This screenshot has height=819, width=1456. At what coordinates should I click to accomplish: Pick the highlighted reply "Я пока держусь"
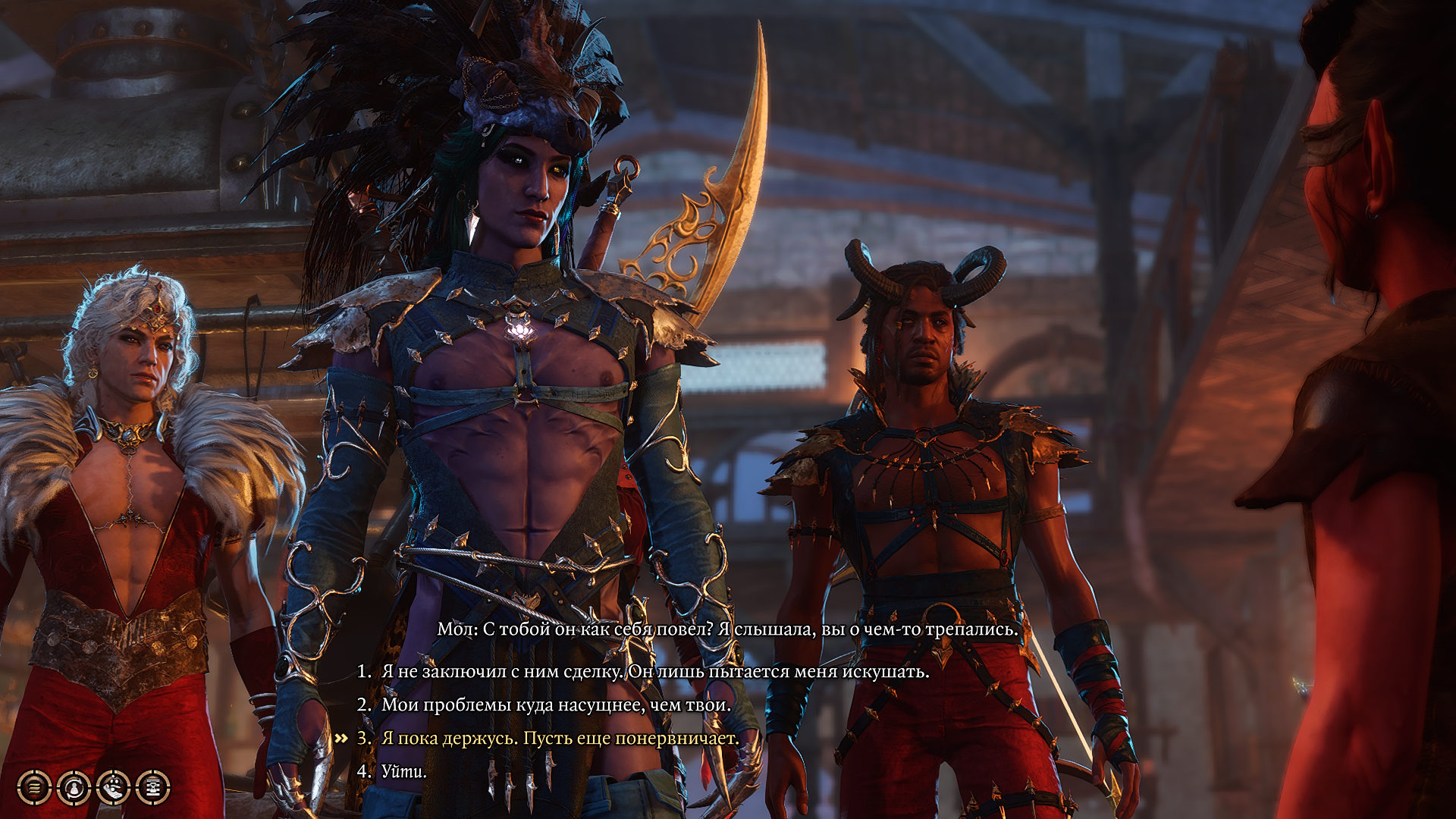click(560, 738)
